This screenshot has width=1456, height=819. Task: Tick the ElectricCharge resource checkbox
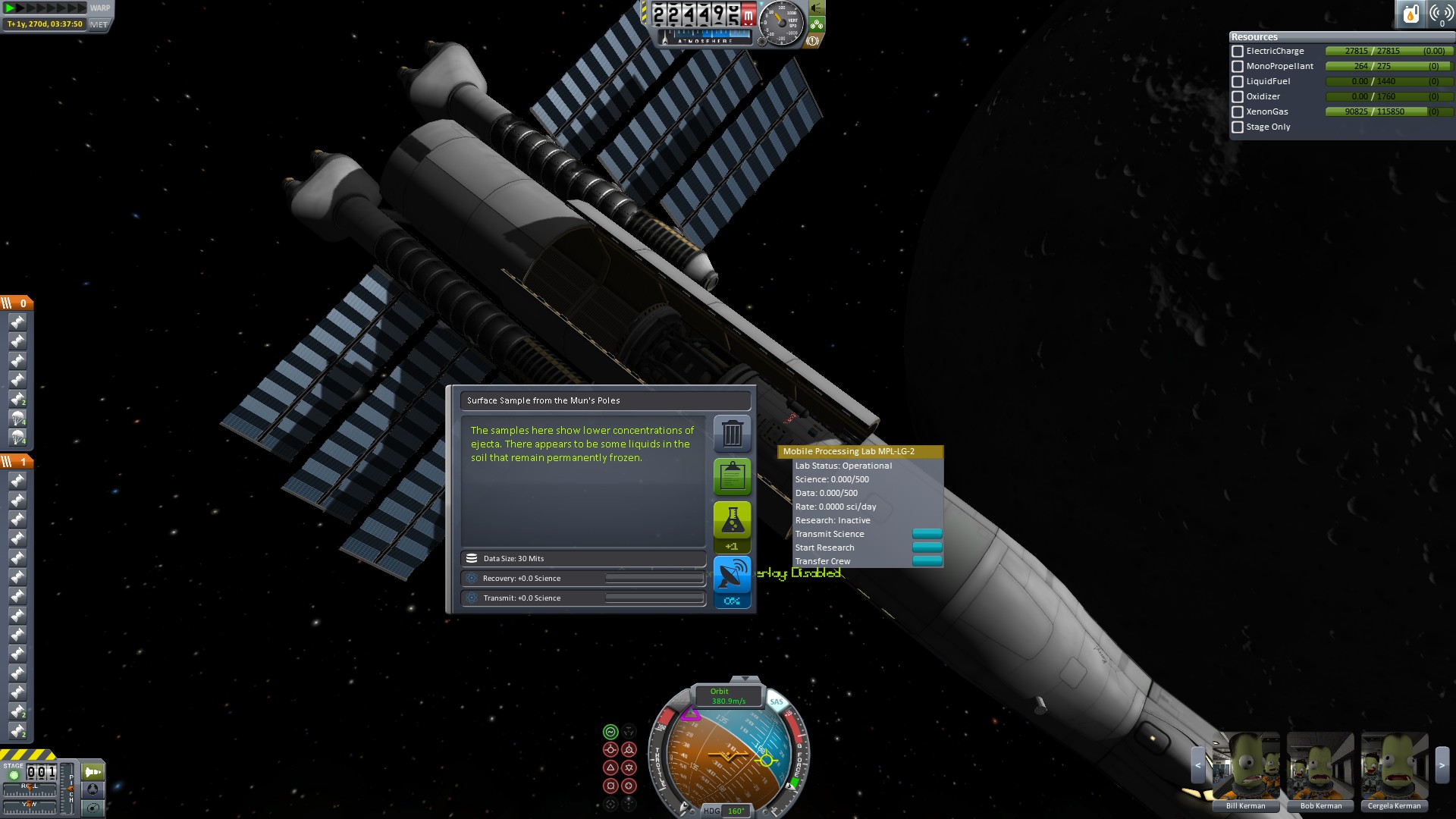[x=1238, y=52]
